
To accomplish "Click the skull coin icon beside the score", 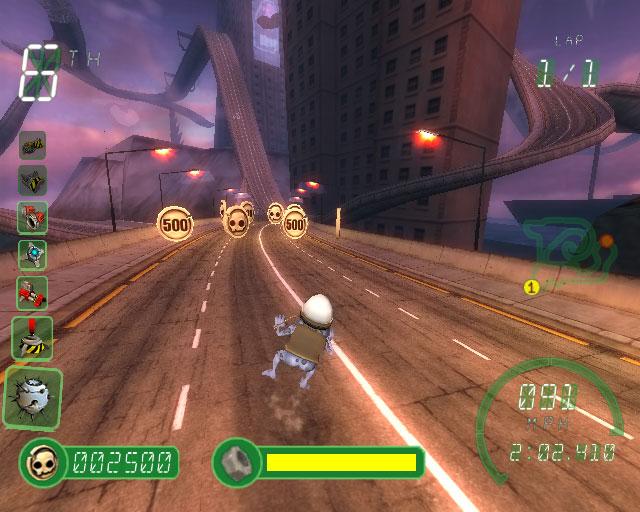I will (41, 462).
